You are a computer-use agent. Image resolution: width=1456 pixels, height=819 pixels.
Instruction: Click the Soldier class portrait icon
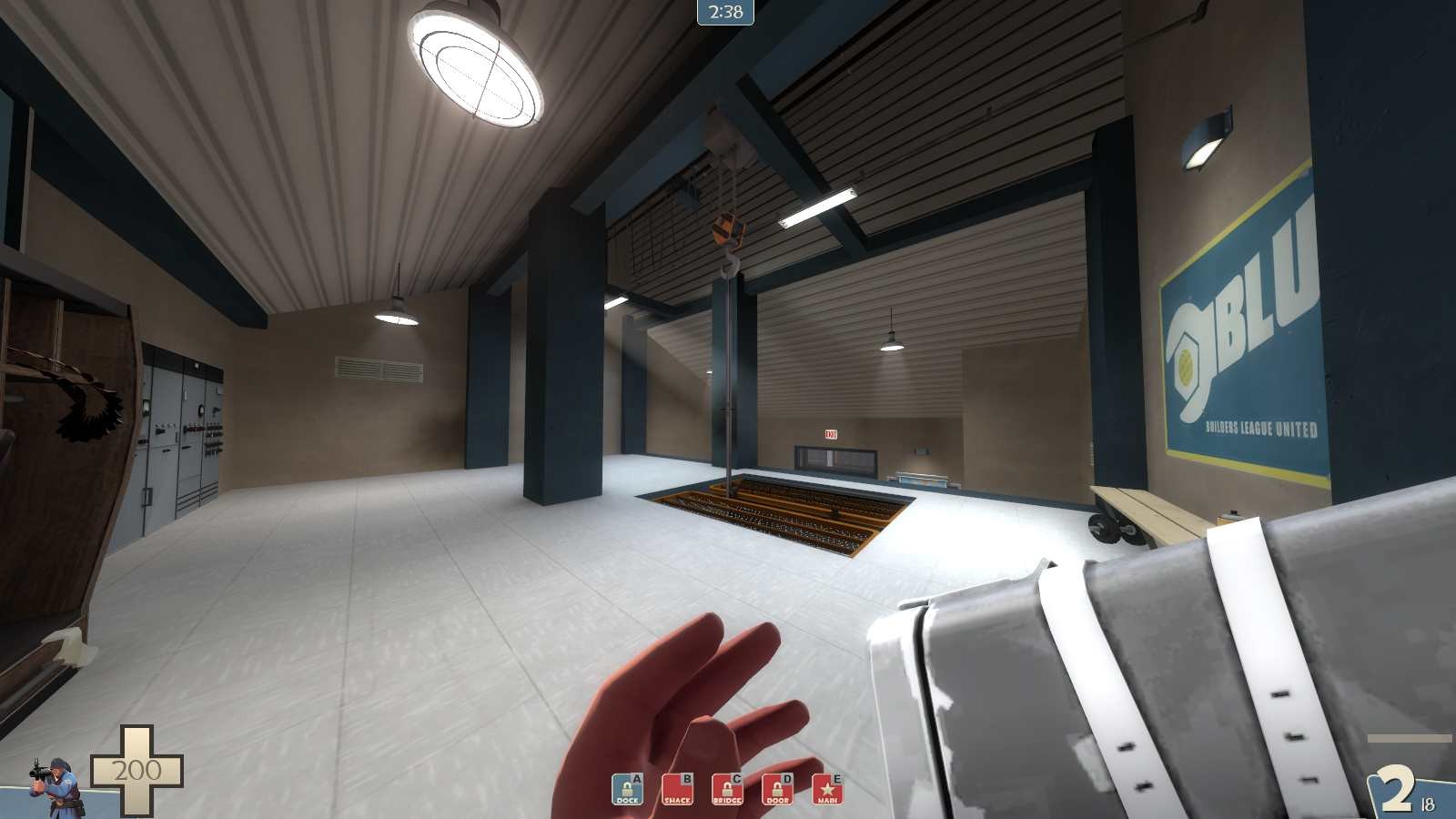(x=56, y=788)
